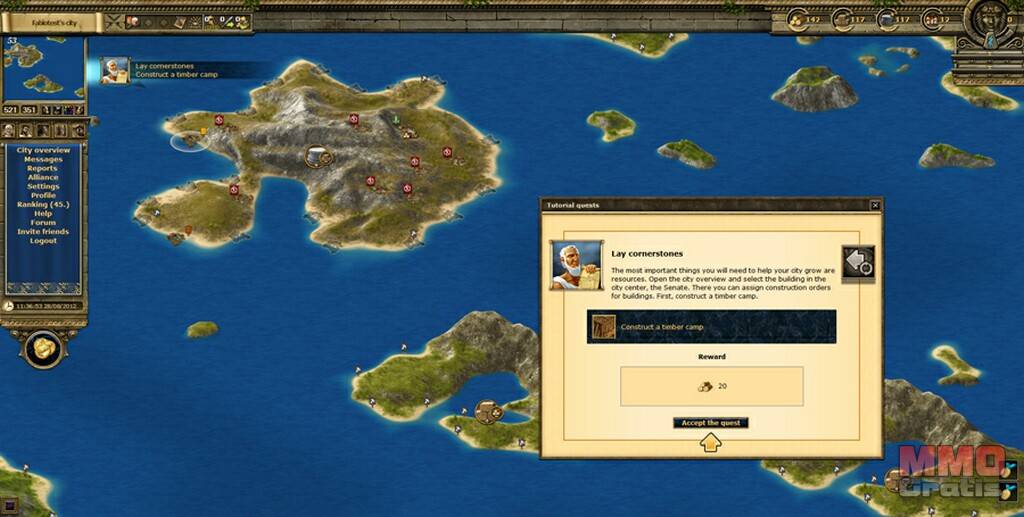1024x517 pixels.
Task: Show the player Profile
Action: click(x=43, y=195)
